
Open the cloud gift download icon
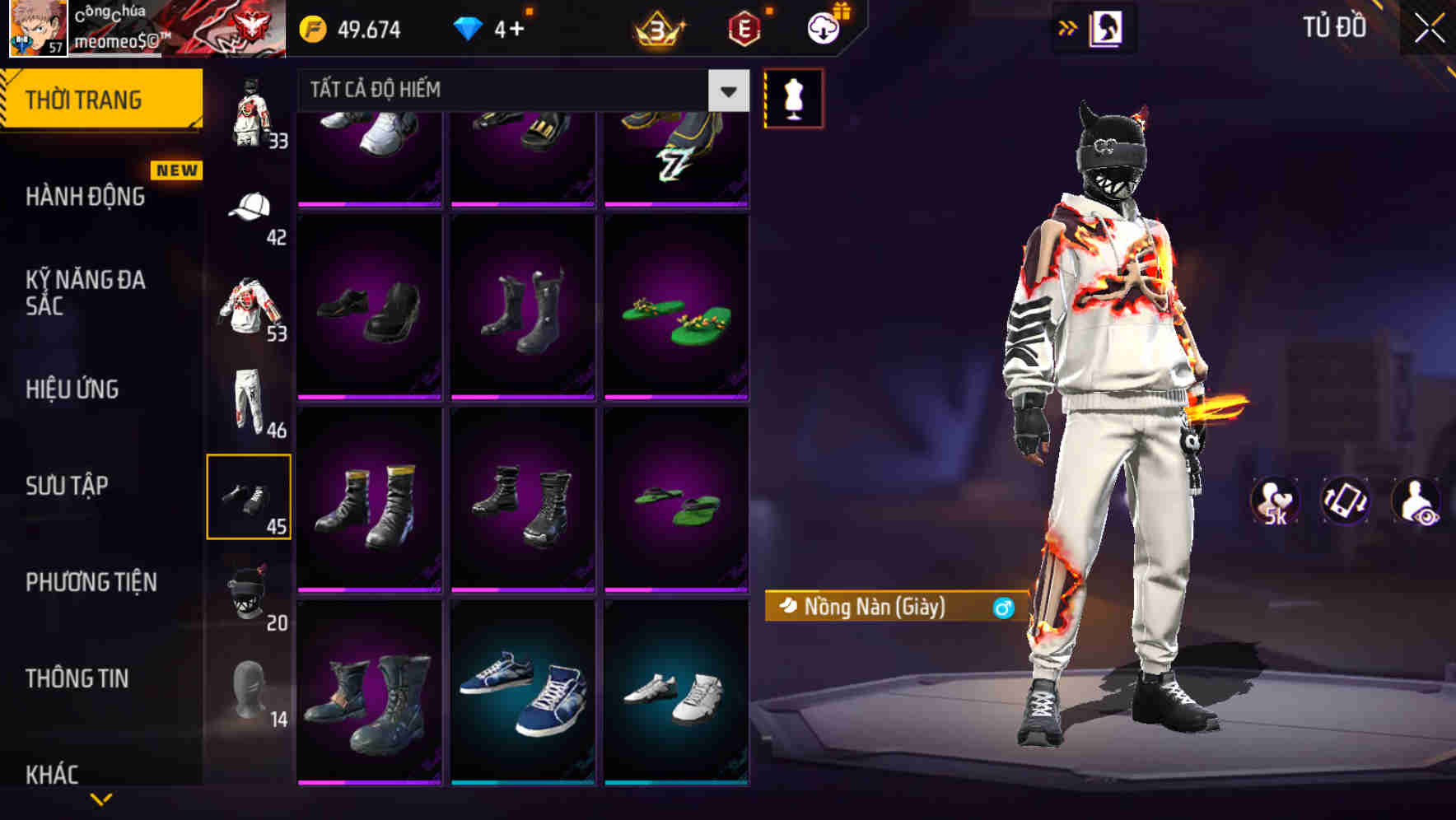(822, 27)
